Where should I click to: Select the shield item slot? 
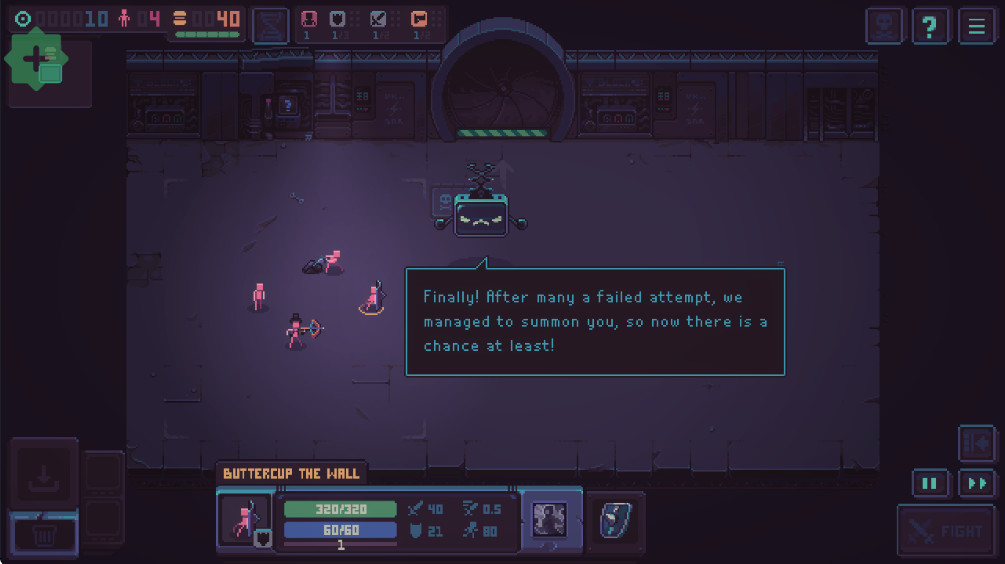tap(614, 519)
